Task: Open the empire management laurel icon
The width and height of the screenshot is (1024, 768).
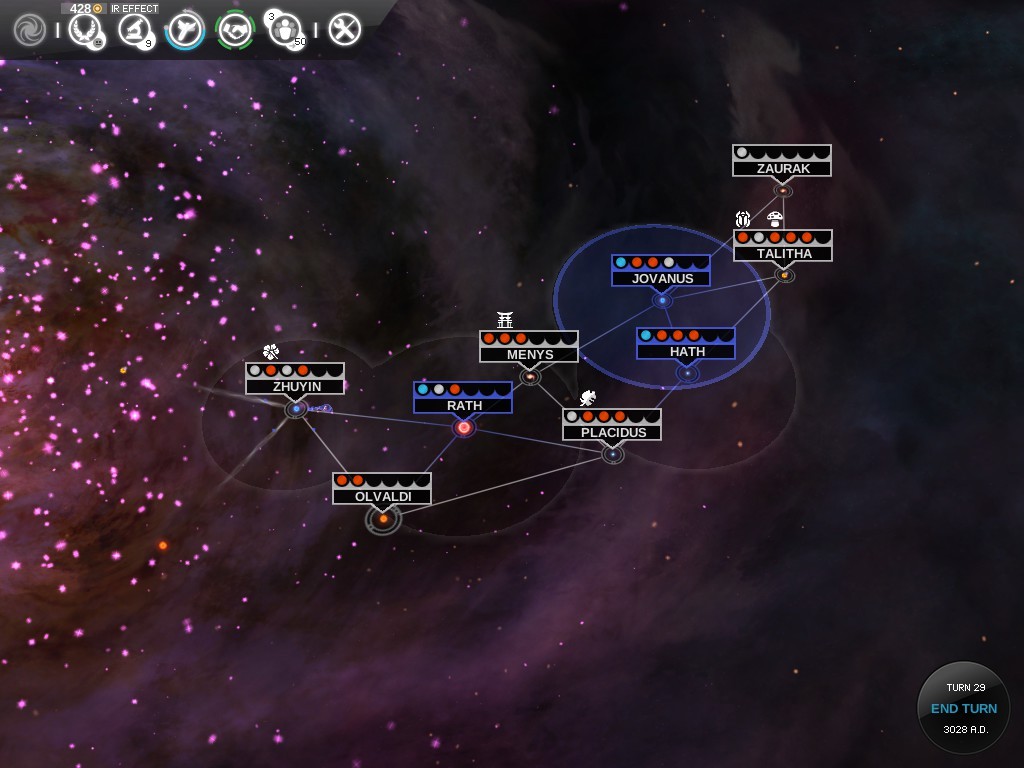Action: coord(86,30)
